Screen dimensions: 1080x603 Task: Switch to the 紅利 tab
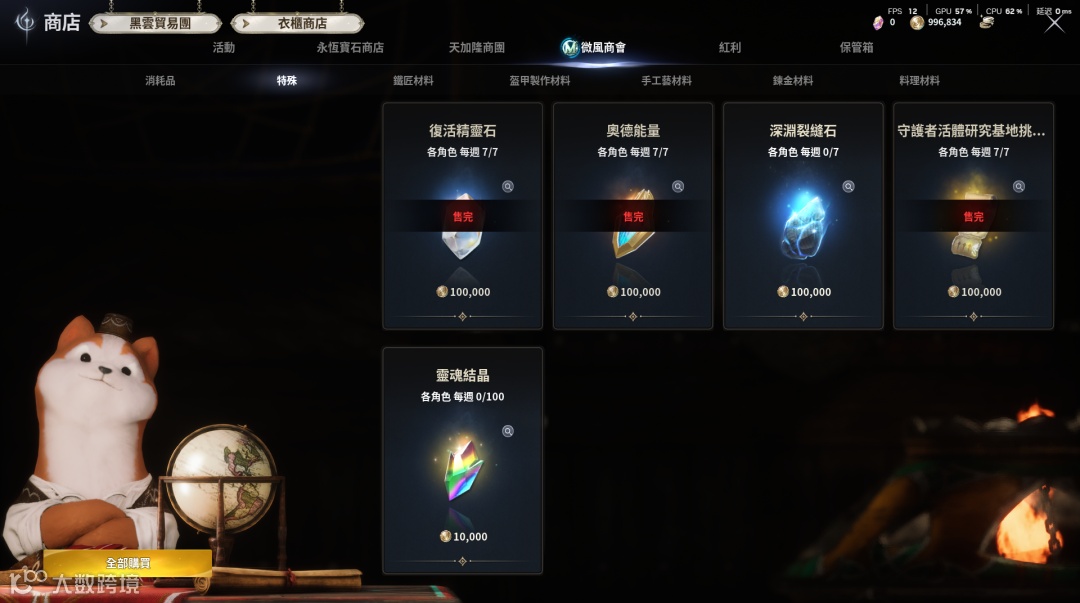coord(730,47)
